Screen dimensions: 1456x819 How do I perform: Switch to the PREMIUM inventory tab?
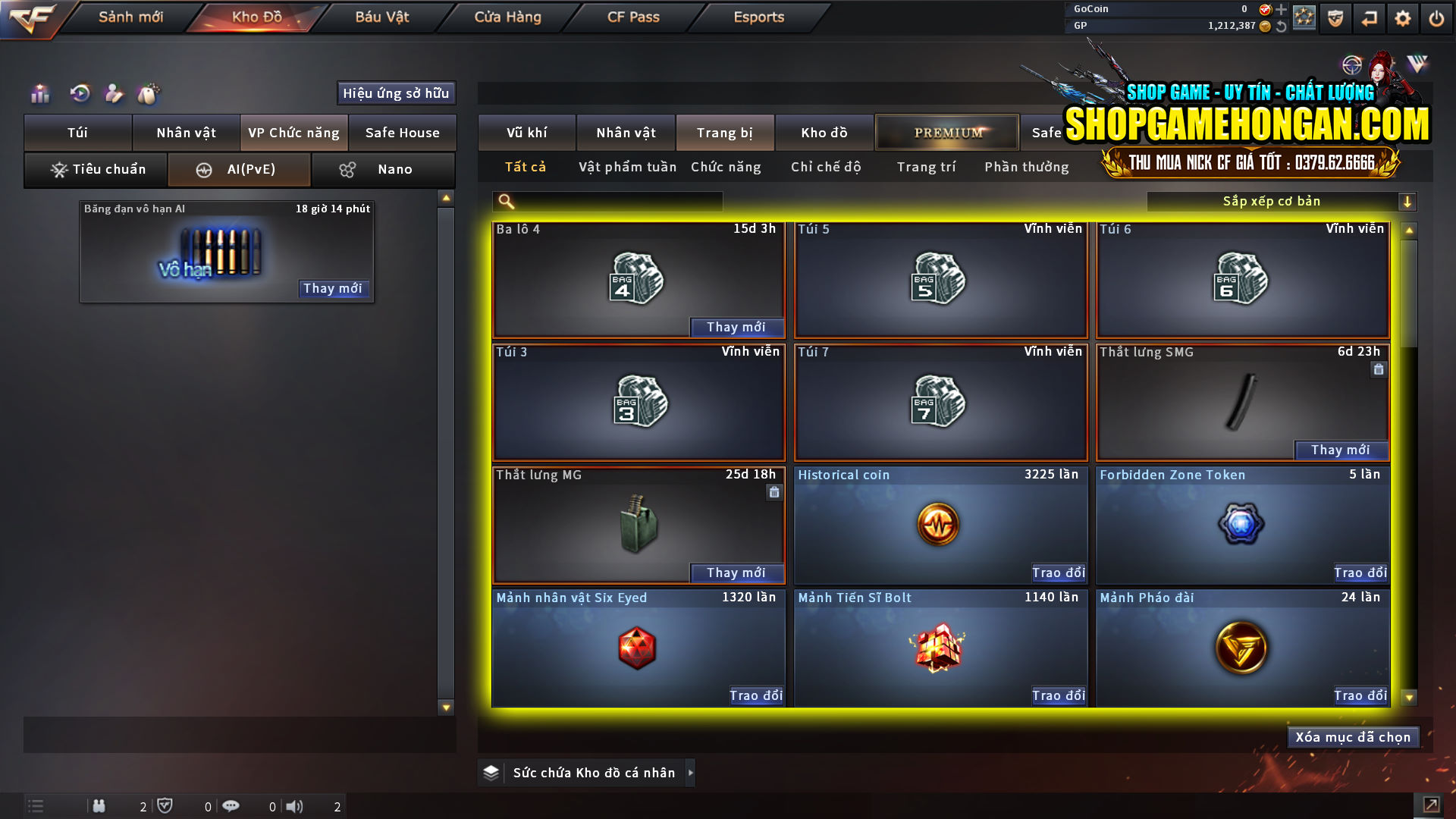[x=947, y=132]
